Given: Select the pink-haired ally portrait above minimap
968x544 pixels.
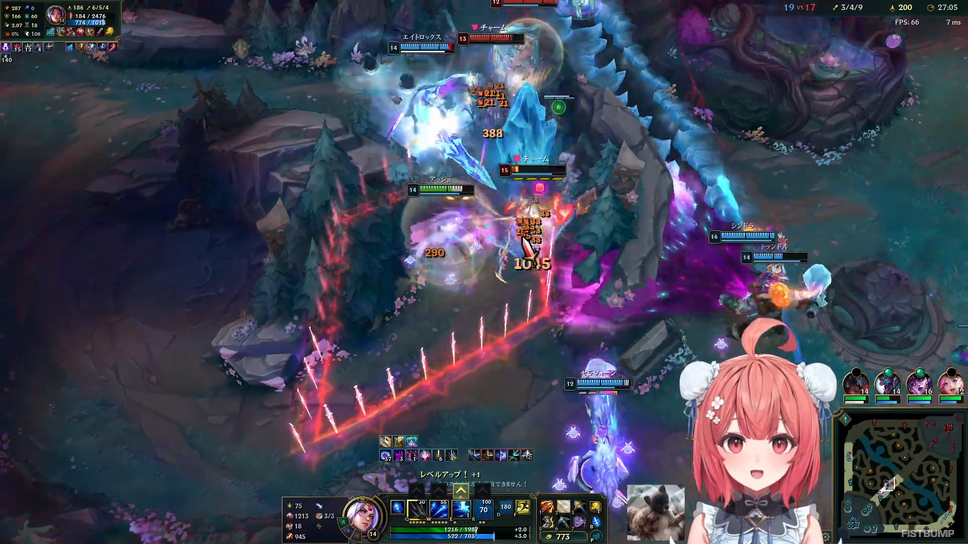Looking at the screenshot, I should [x=950, y=383].
